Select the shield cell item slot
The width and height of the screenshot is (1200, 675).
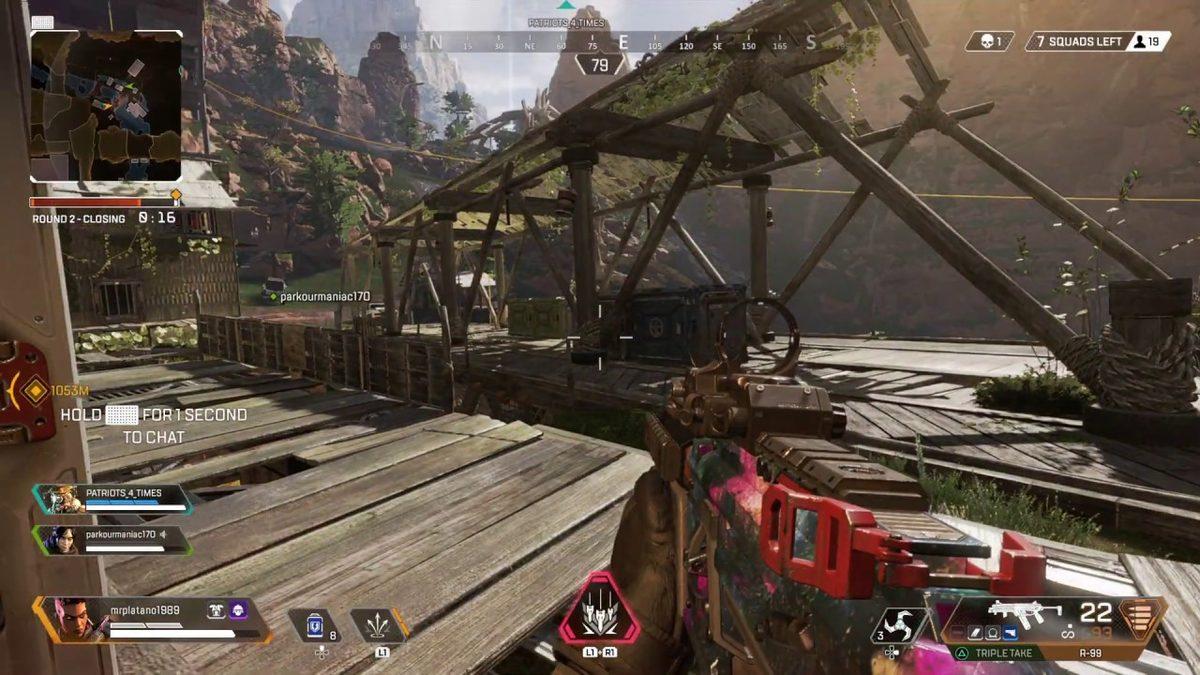[x=320, y=625]
